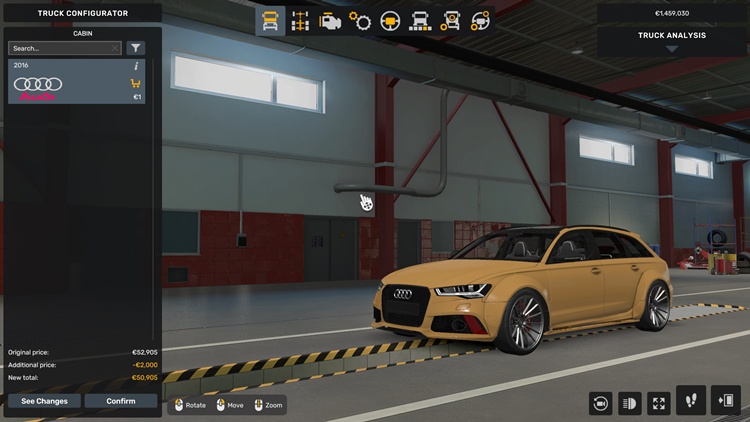750x422 pixels.
Task: Toggle the truck headlights
Action: click(630, 402)
